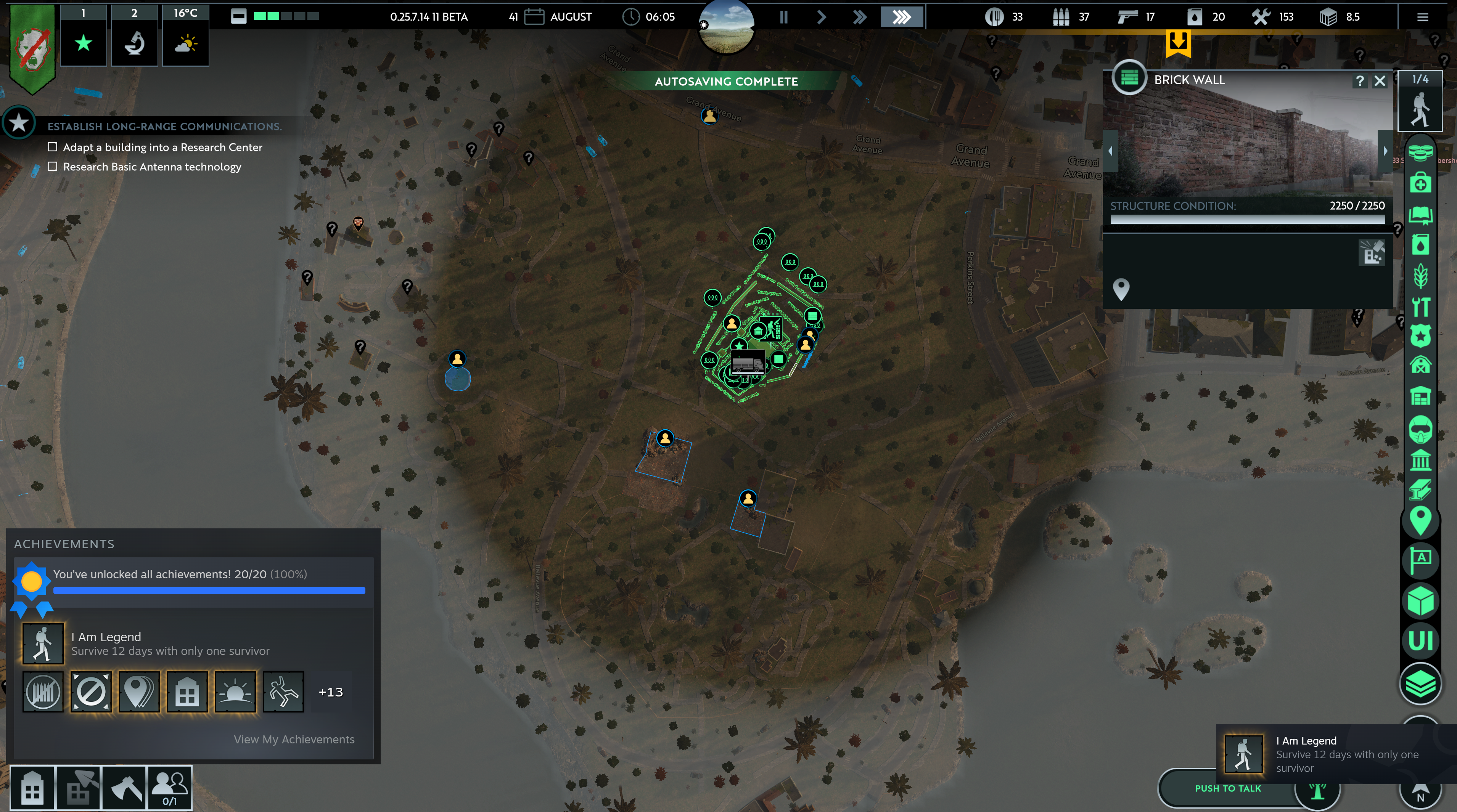Open the research microscope panel
The image size is (1457, 812).
(x=135, y=42)
